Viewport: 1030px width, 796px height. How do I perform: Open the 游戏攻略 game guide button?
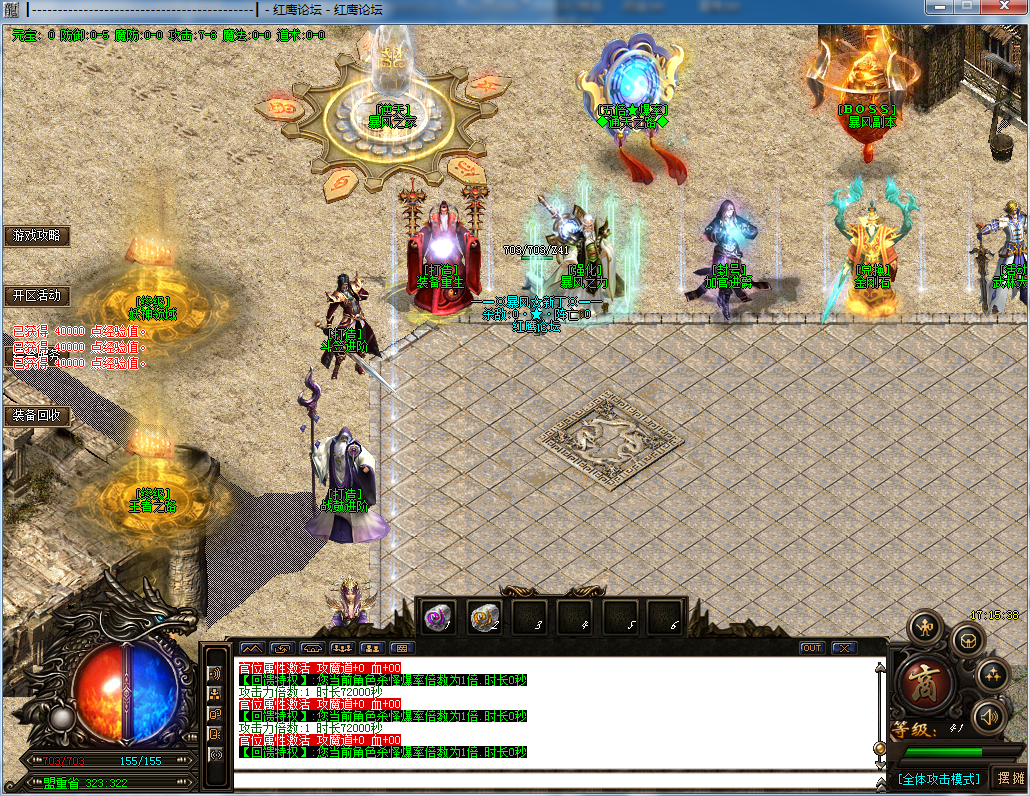point(37,236)
